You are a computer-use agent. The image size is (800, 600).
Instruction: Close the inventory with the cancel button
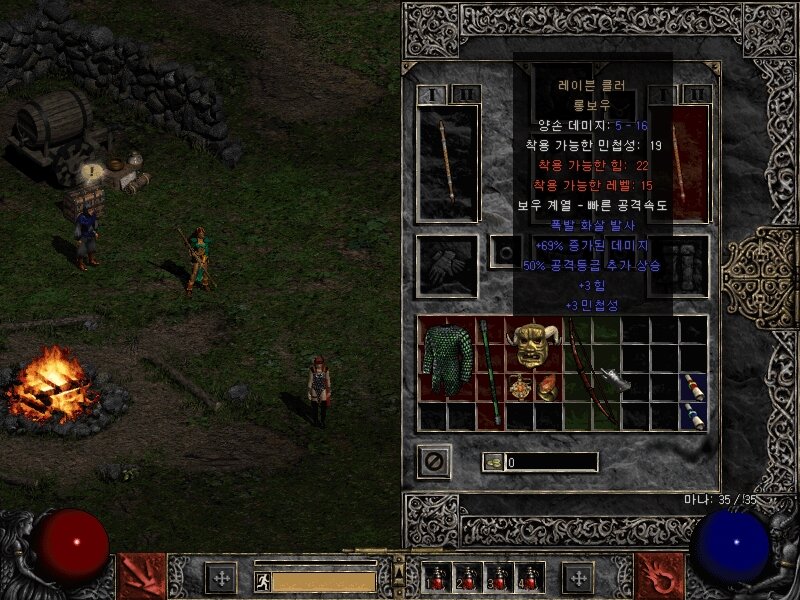point(435,461)
